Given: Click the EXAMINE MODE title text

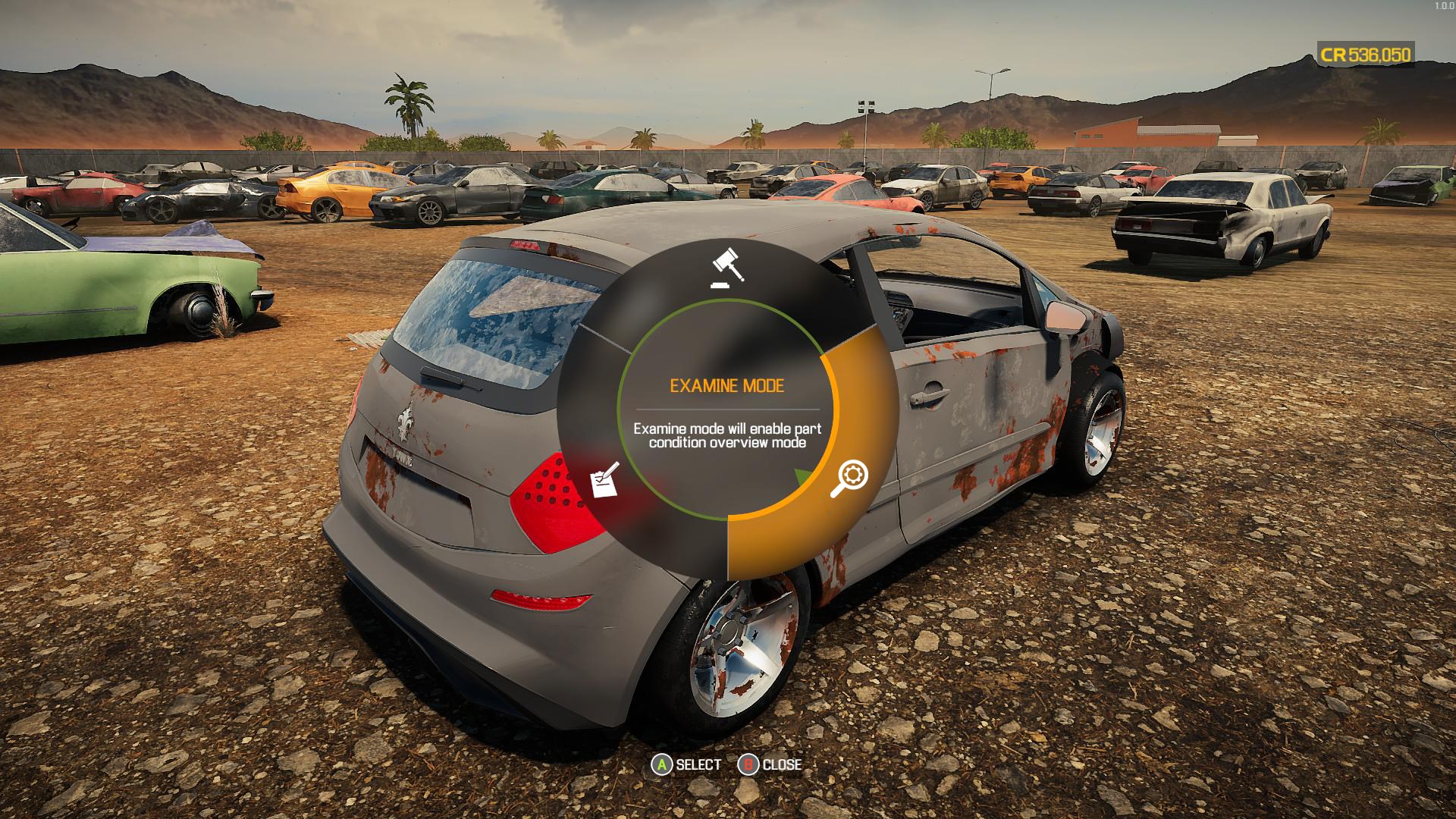Looking at the screenshot, I should click(x=727, y=385).
